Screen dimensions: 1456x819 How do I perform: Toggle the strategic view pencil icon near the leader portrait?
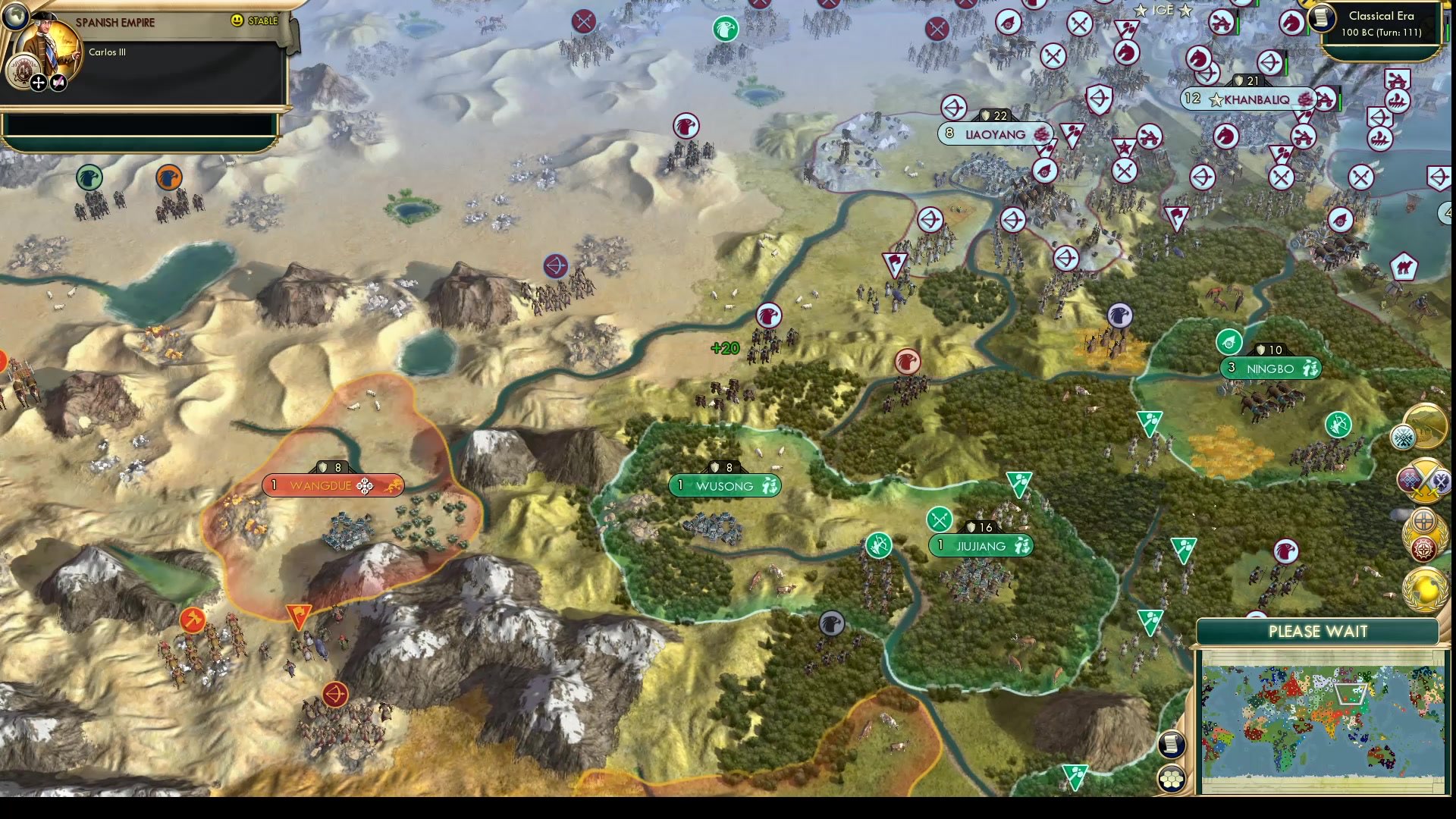point(58,83)
